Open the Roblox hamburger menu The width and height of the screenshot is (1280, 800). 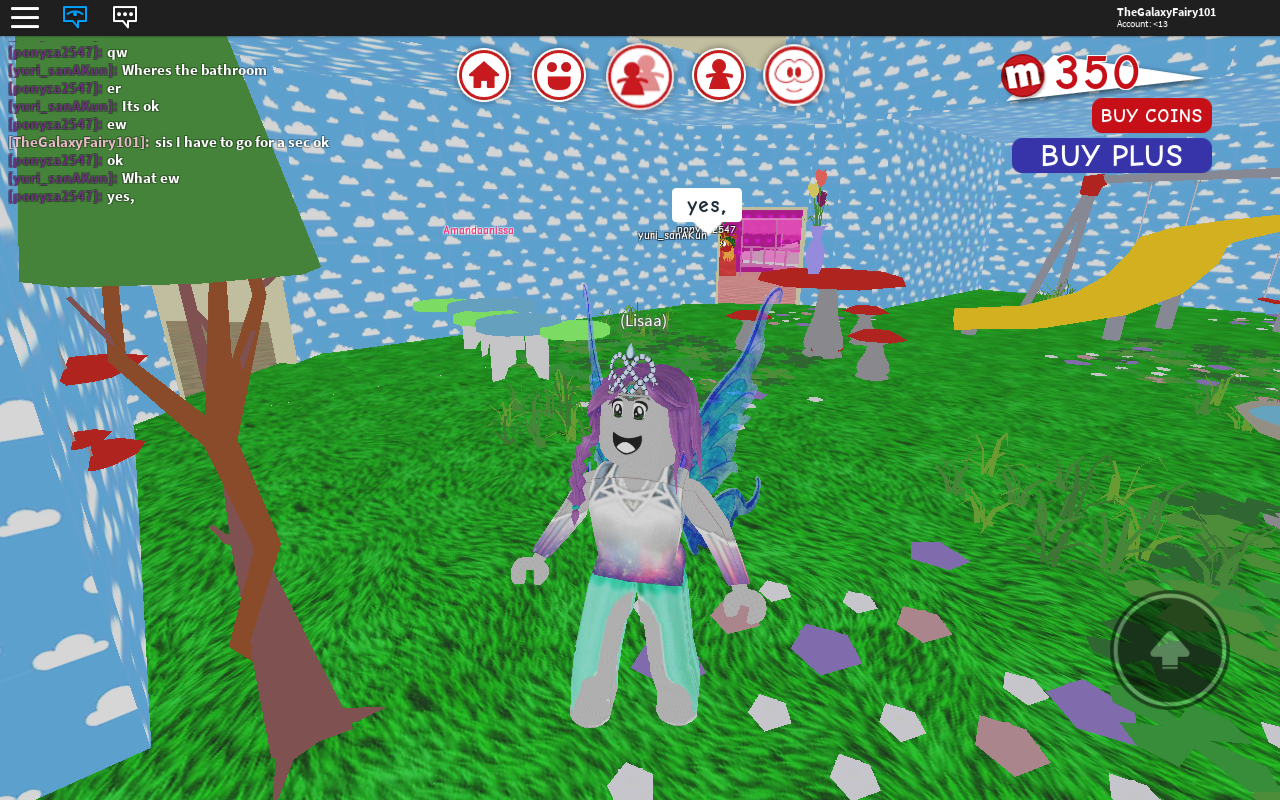(x=24, y=16)
